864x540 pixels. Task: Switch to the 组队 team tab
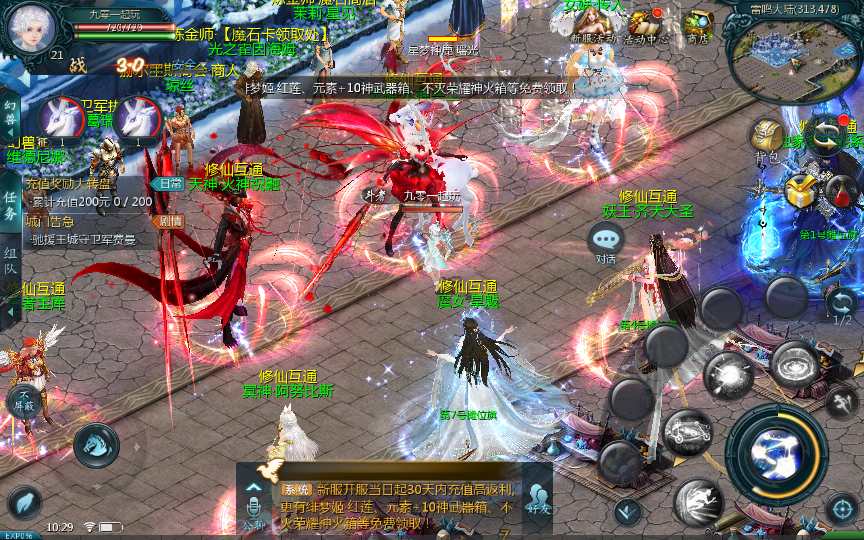point(10,262)
